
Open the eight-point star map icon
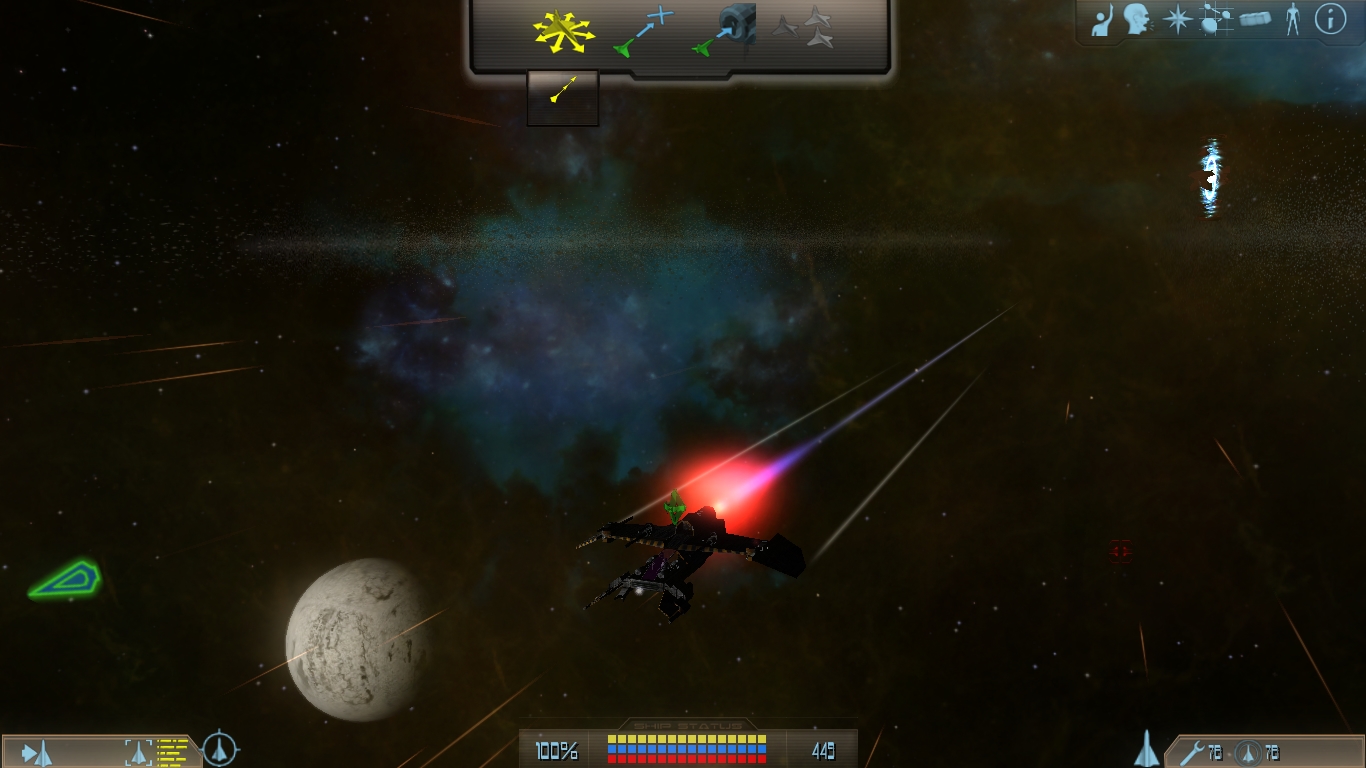[x=1178, y=20]
